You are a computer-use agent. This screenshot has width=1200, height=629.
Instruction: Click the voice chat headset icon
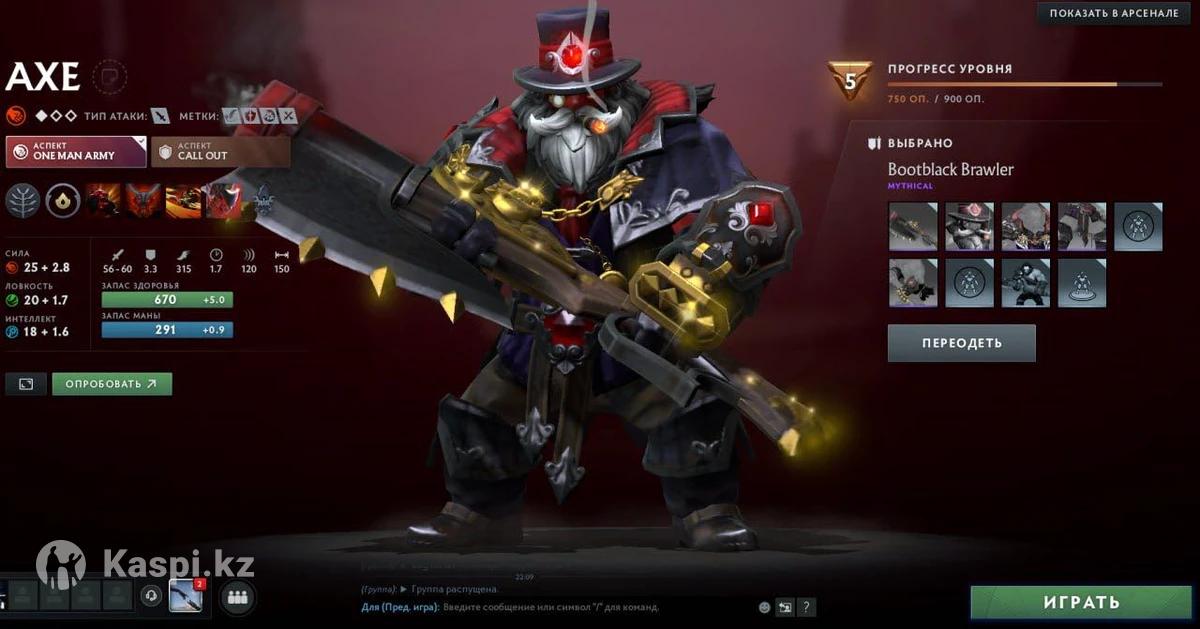click(152, 596)
